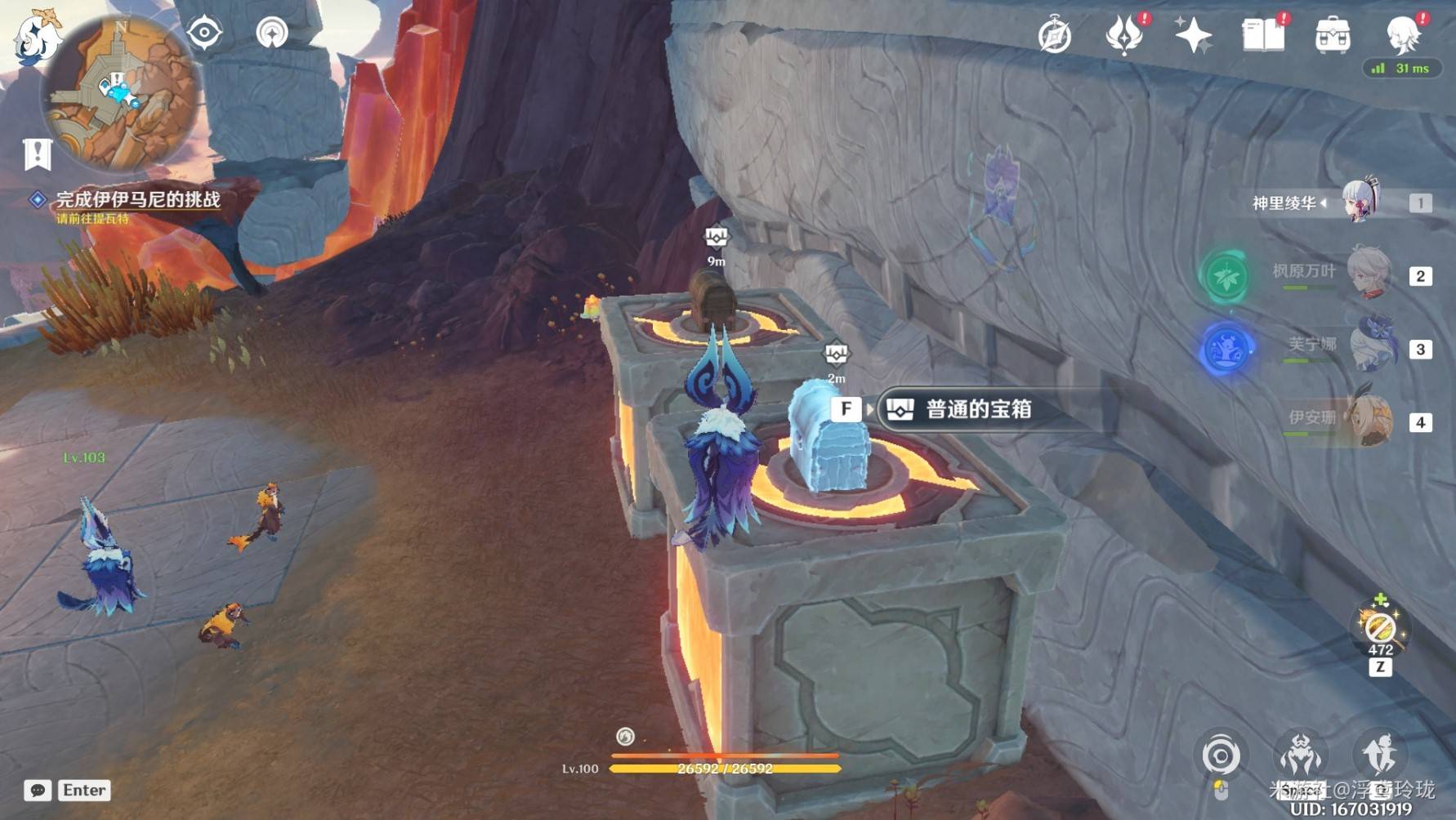Viewport: 1456px width, 820px height.
Task: Open the backpack inventory
Action: [x=1332, y=36]
